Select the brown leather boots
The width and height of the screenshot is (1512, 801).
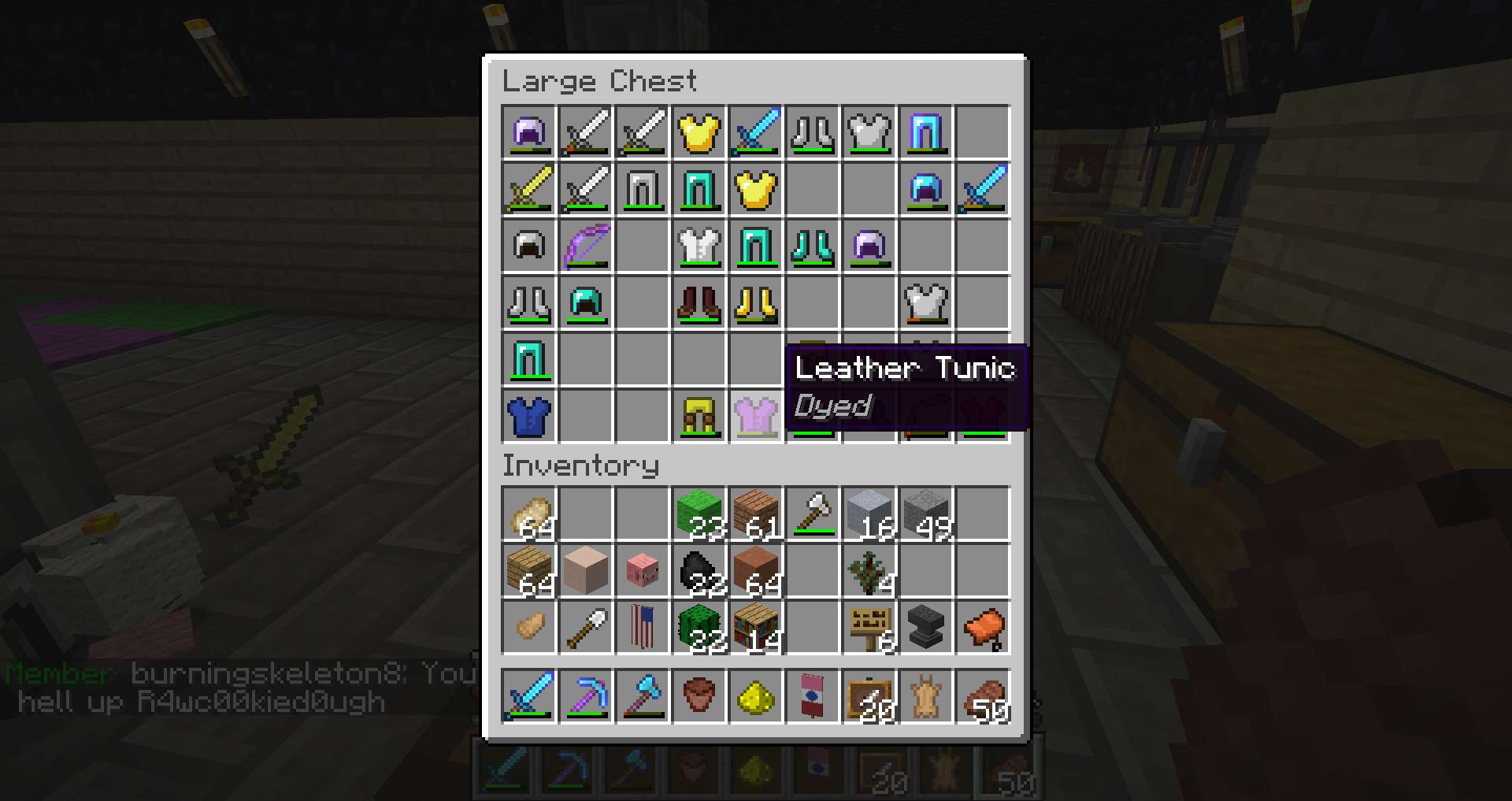point(699,302)
